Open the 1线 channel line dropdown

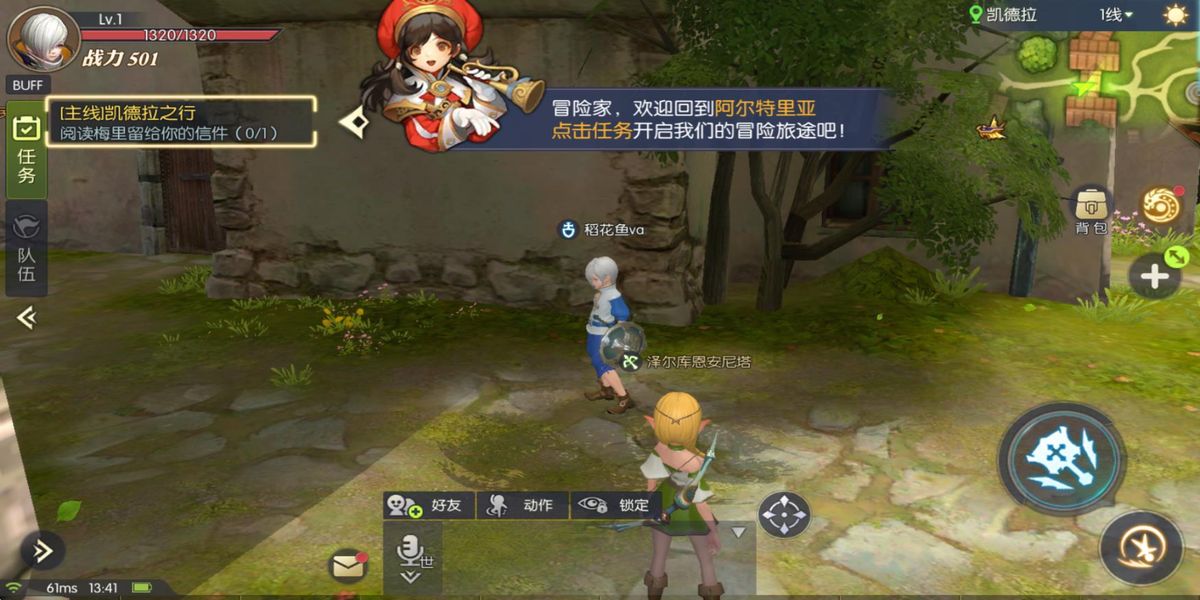coord(1115,15)
